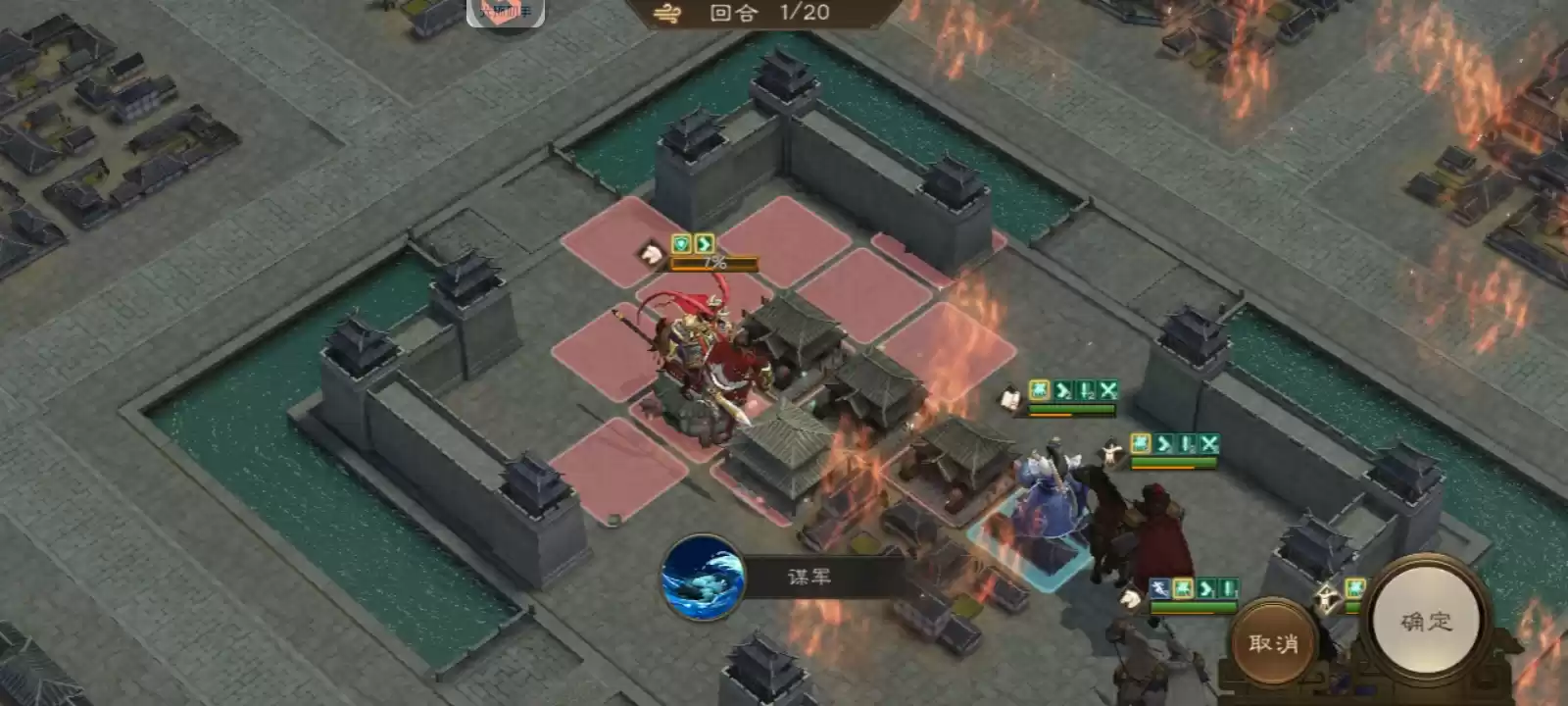This screenshot has height=706, width=1568.
Task: Toggle the highlighted pegasus buff icon near the confirm button
Action: point(1354,588)
